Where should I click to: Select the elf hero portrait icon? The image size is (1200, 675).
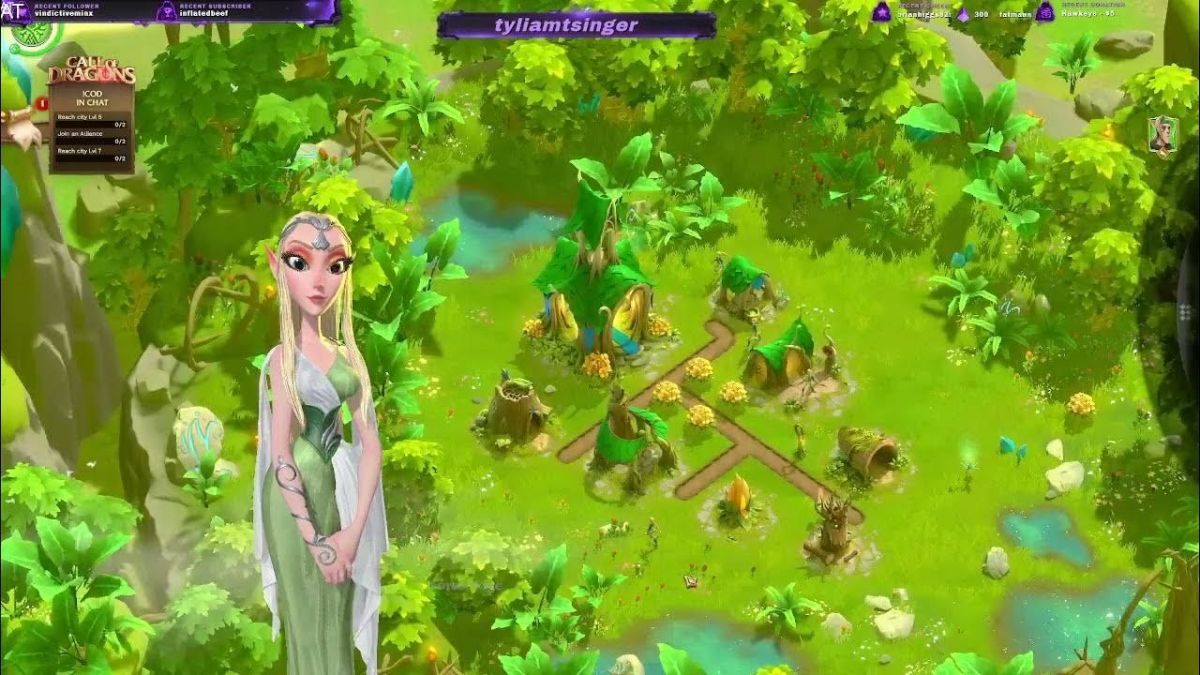click(1161, 135)
